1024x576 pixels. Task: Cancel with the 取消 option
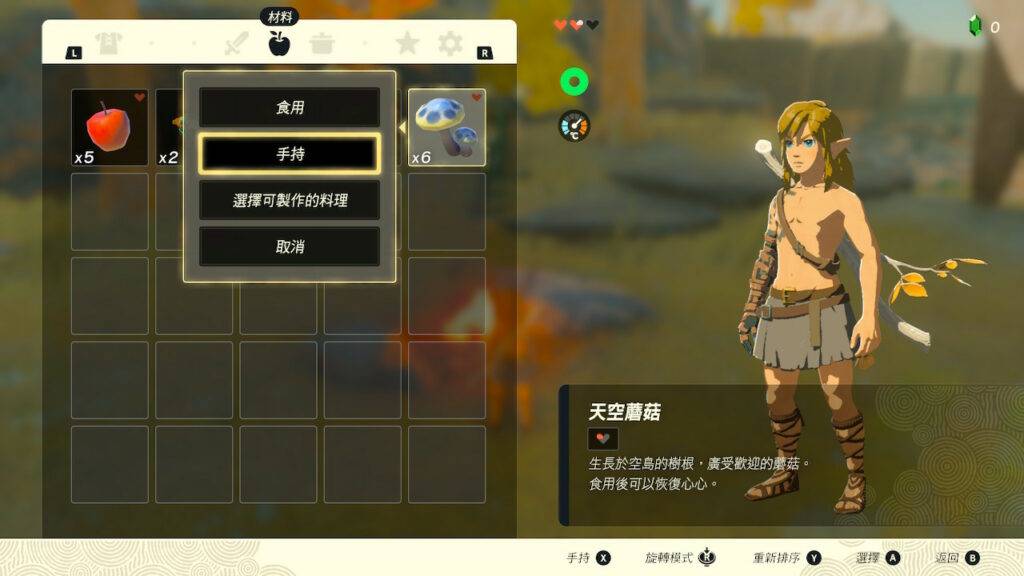289,246
